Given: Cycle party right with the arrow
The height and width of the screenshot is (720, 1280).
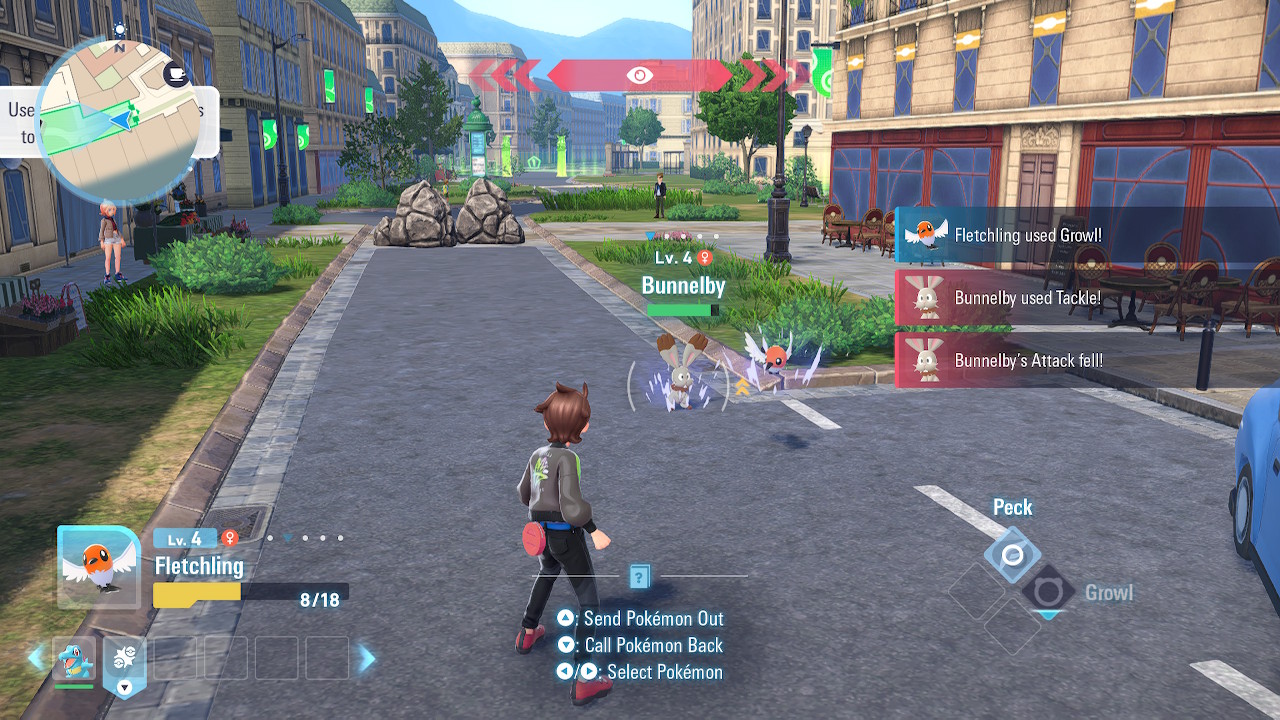Looking at the screenshot, I should coord(367,658).
